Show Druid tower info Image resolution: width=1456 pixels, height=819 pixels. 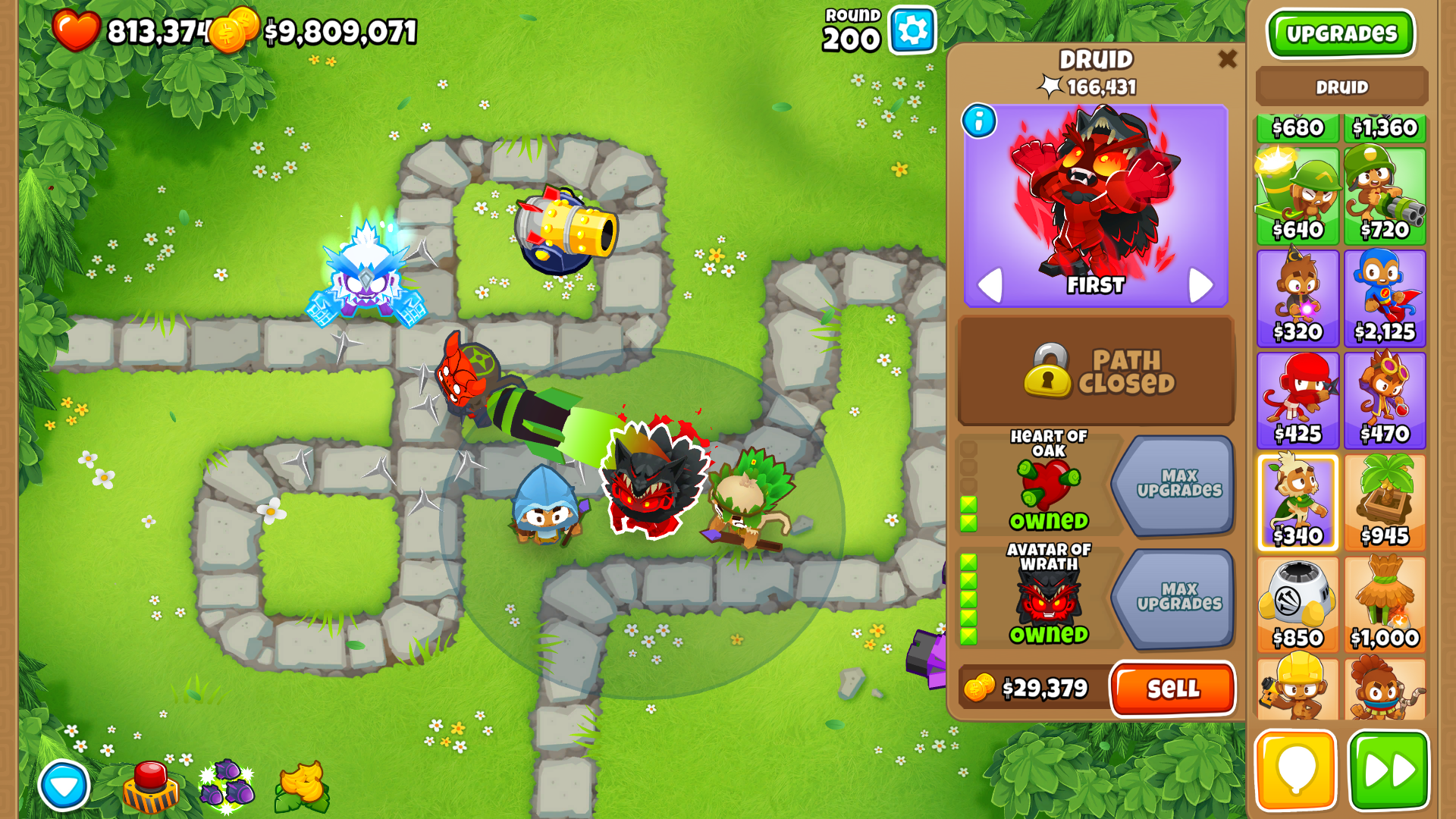tap(979, 121)
